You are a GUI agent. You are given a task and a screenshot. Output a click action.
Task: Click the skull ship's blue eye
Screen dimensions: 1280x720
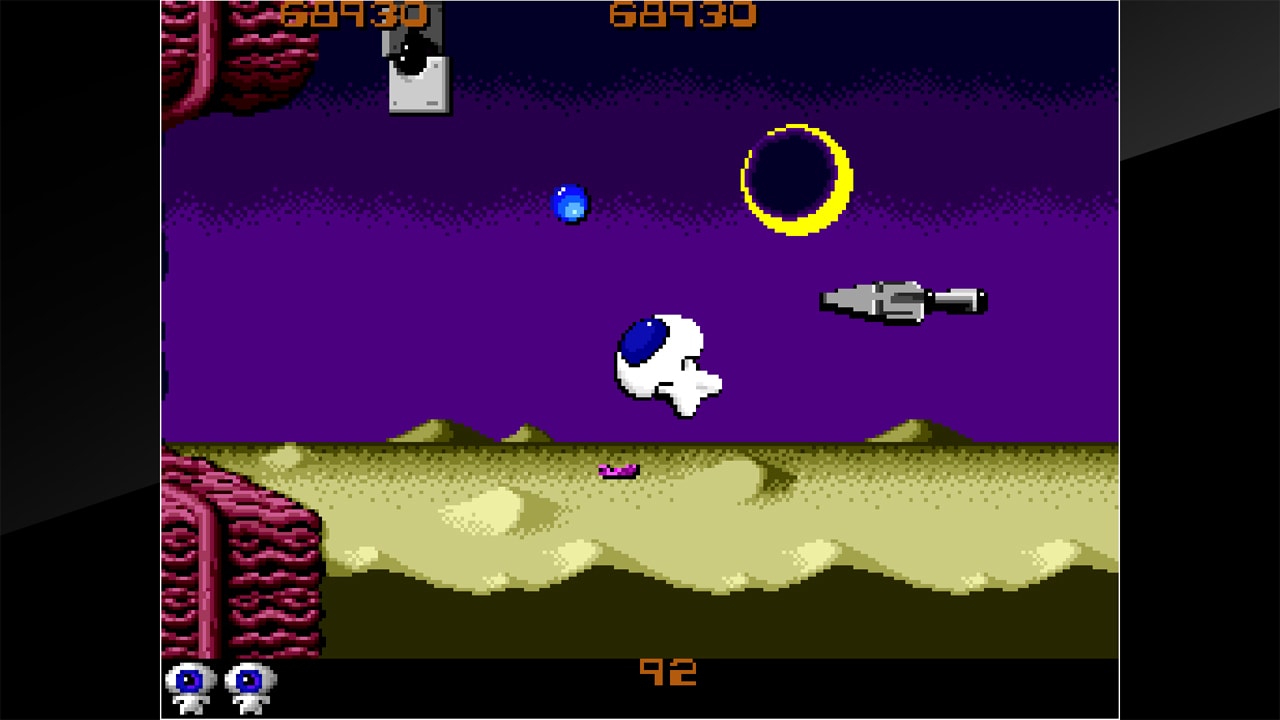[642, 342]
